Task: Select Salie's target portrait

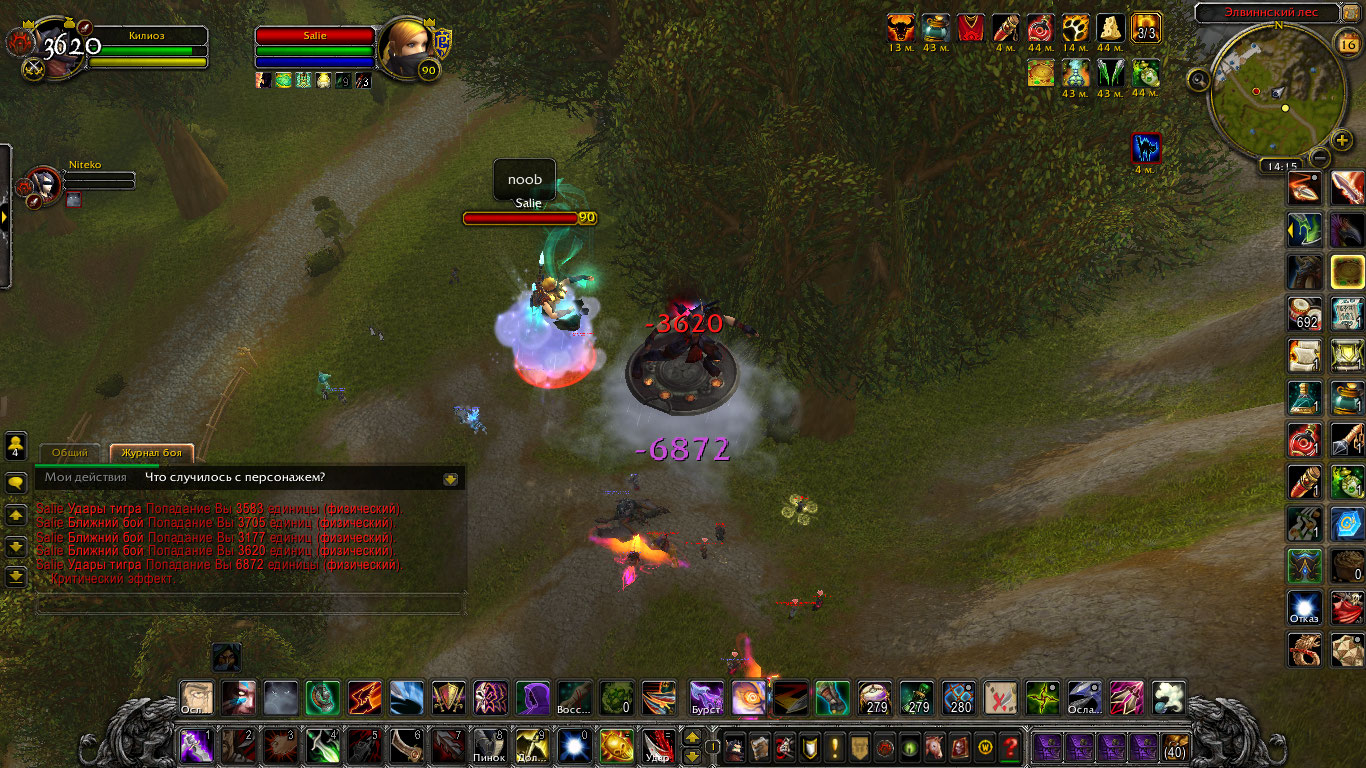Action: click(406, 45)
